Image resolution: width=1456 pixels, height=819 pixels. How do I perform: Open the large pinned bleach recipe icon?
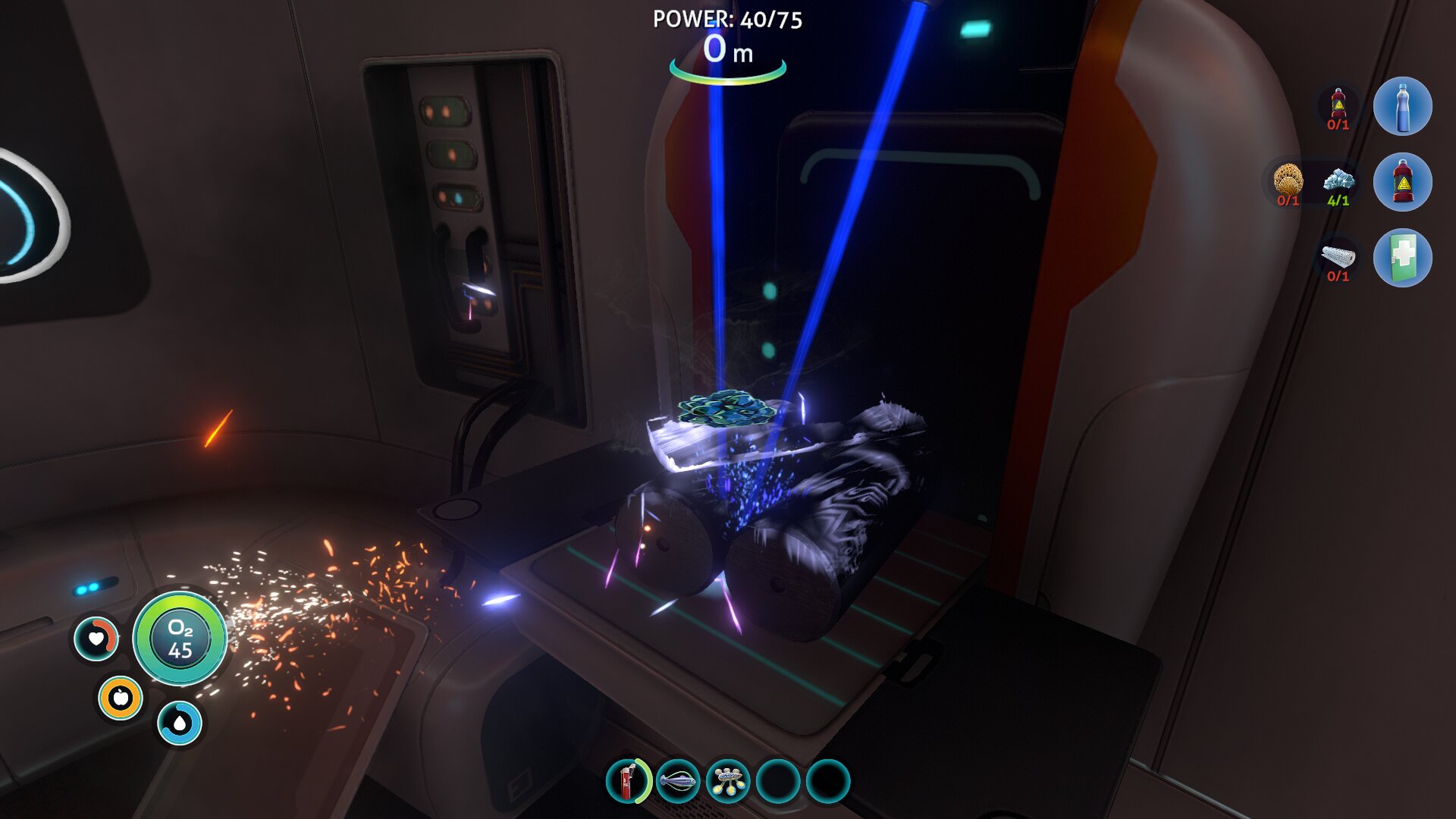(1402, 182)
